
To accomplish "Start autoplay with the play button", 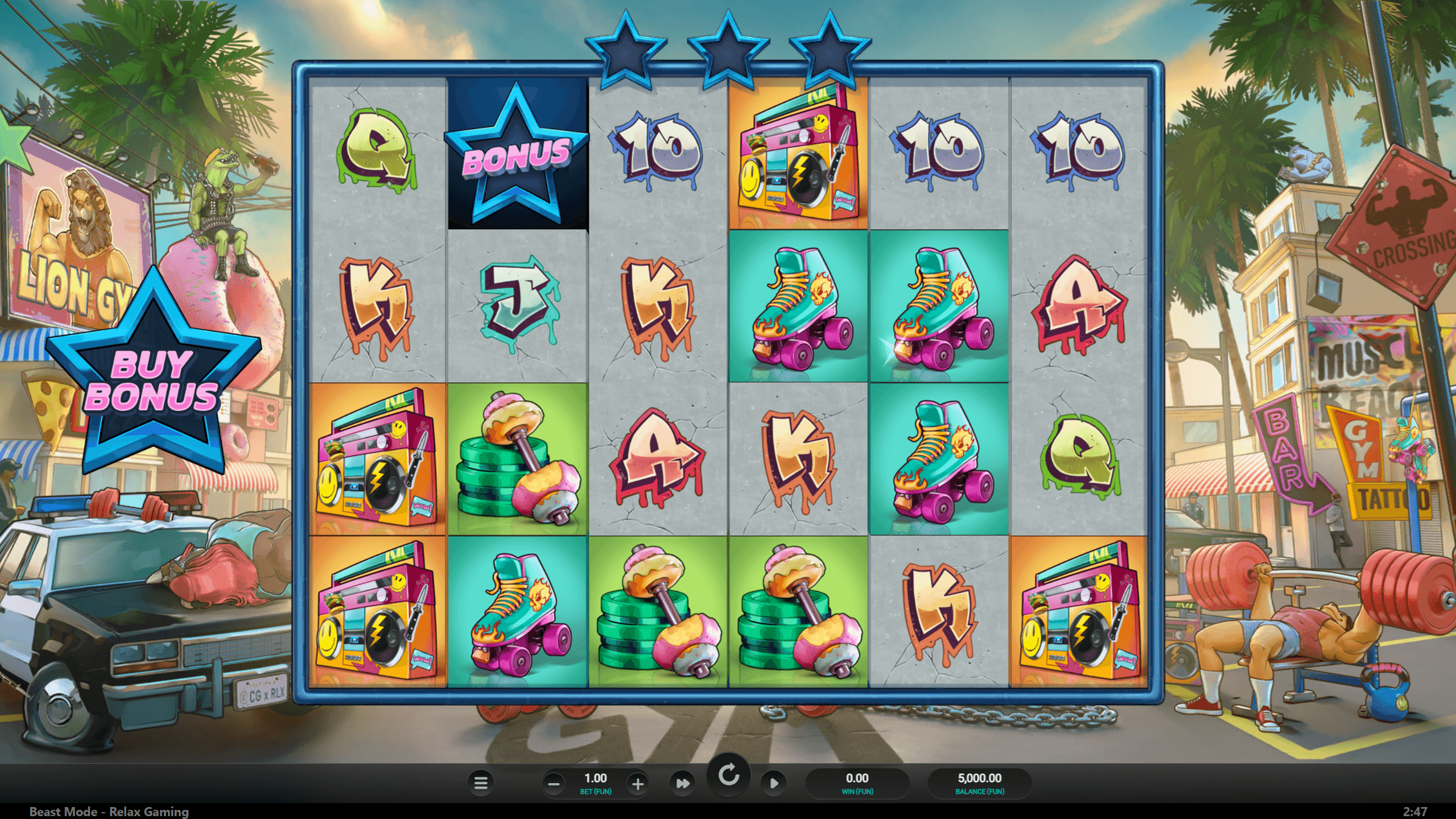I will pos(774,784).
